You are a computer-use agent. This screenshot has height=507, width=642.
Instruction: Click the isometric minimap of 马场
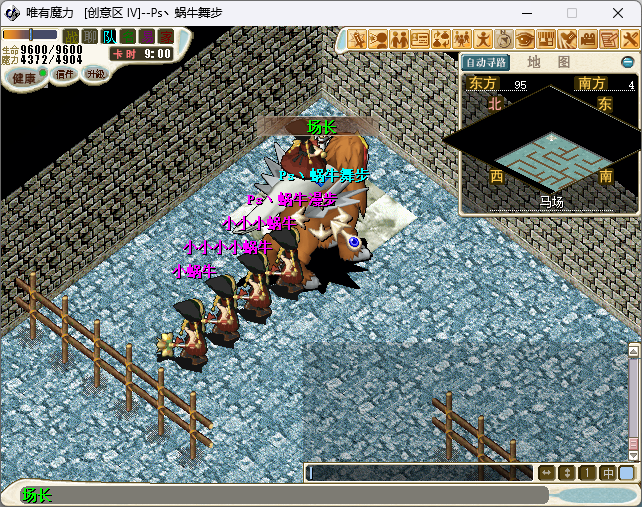pos(549,148)
